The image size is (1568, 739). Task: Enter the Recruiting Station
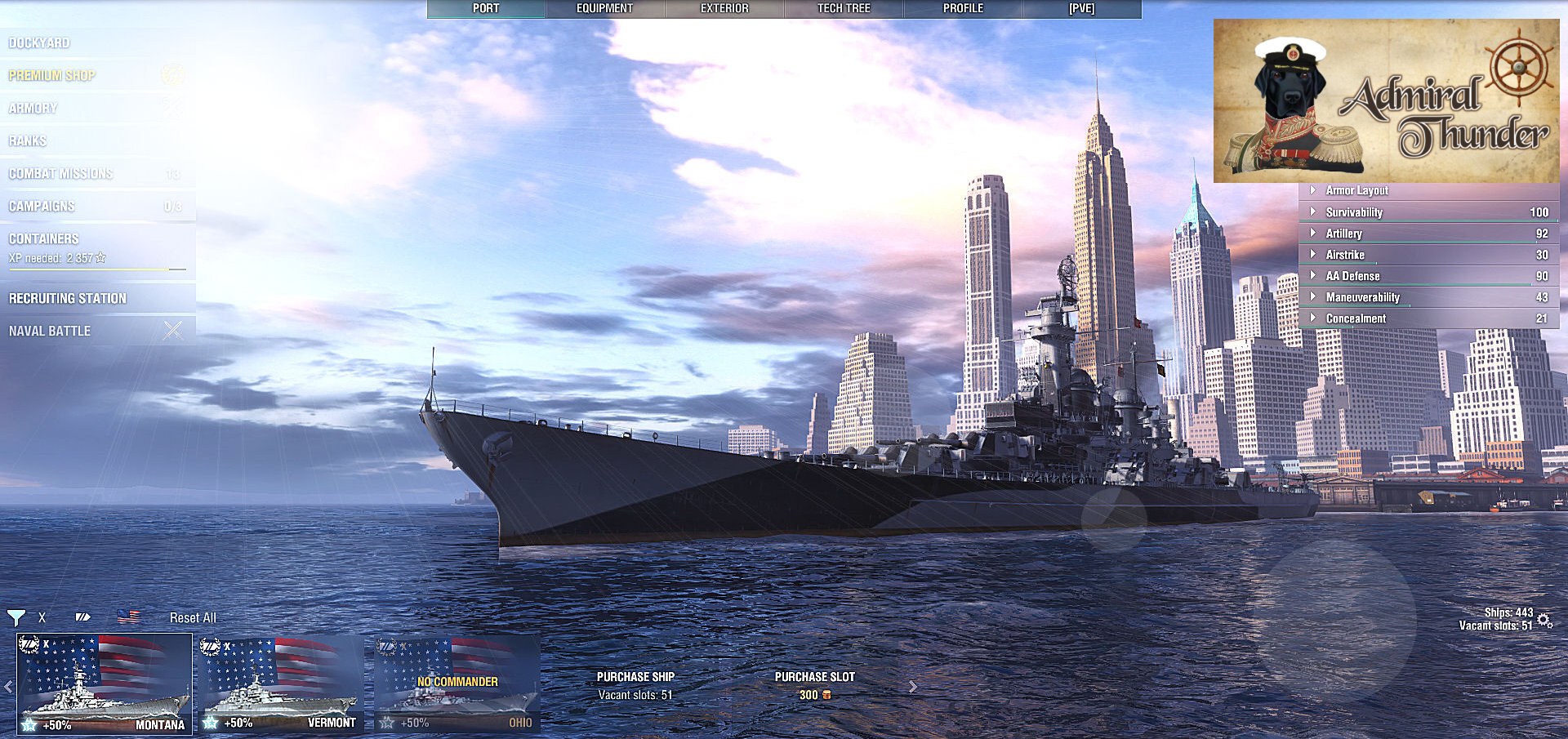(68, 299)
